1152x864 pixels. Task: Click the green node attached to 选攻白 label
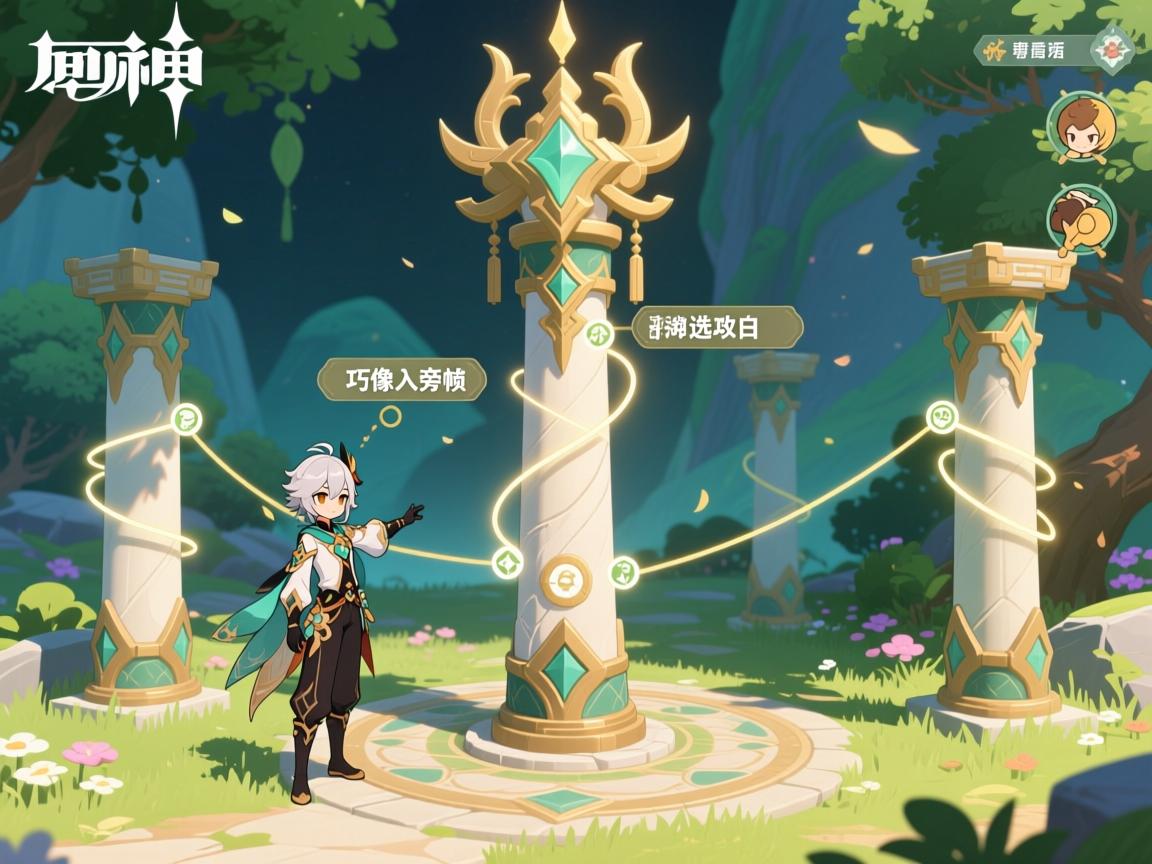tap(598, 334)
